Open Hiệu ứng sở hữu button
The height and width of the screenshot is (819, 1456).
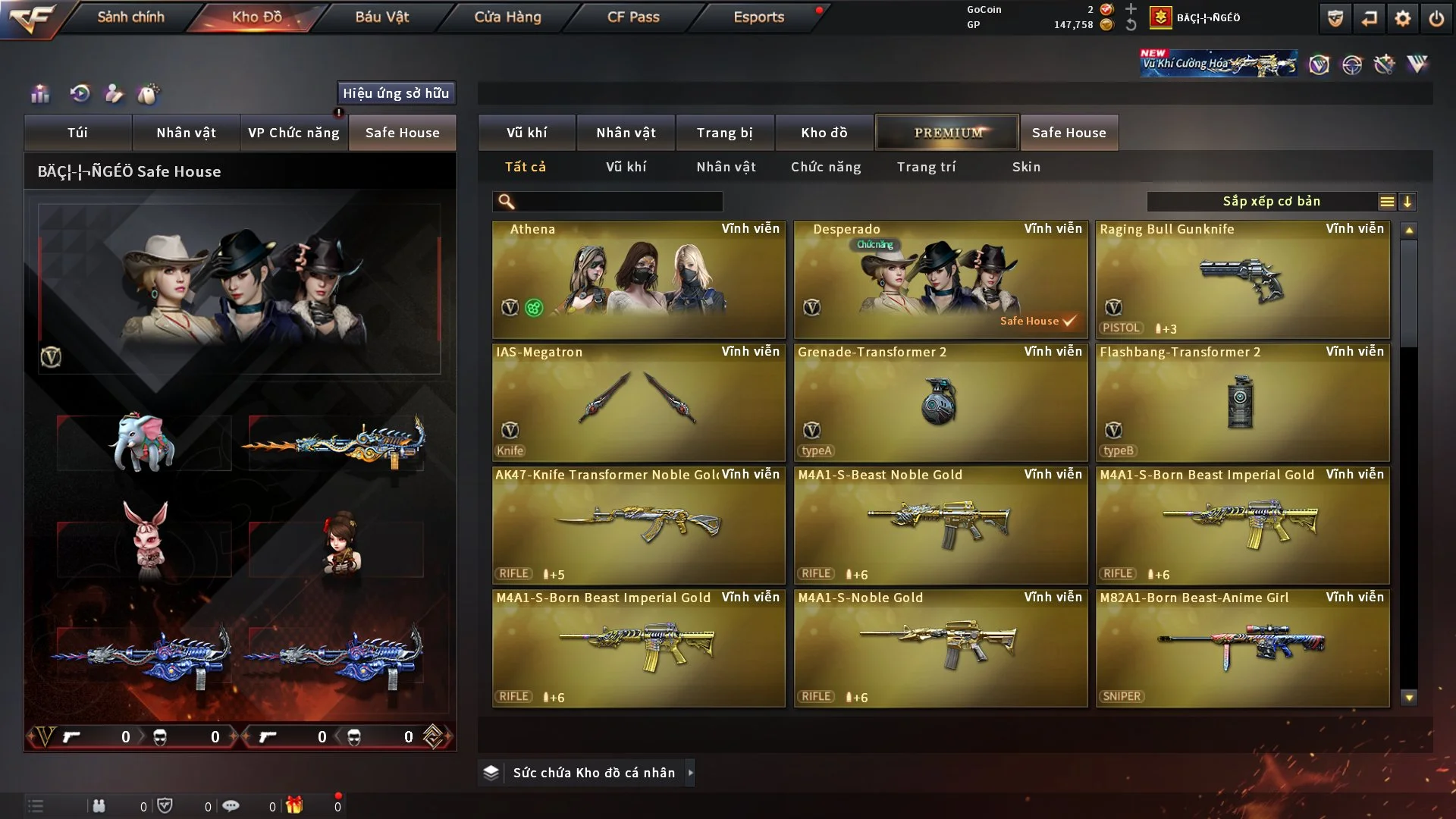[x=396, y=93]
